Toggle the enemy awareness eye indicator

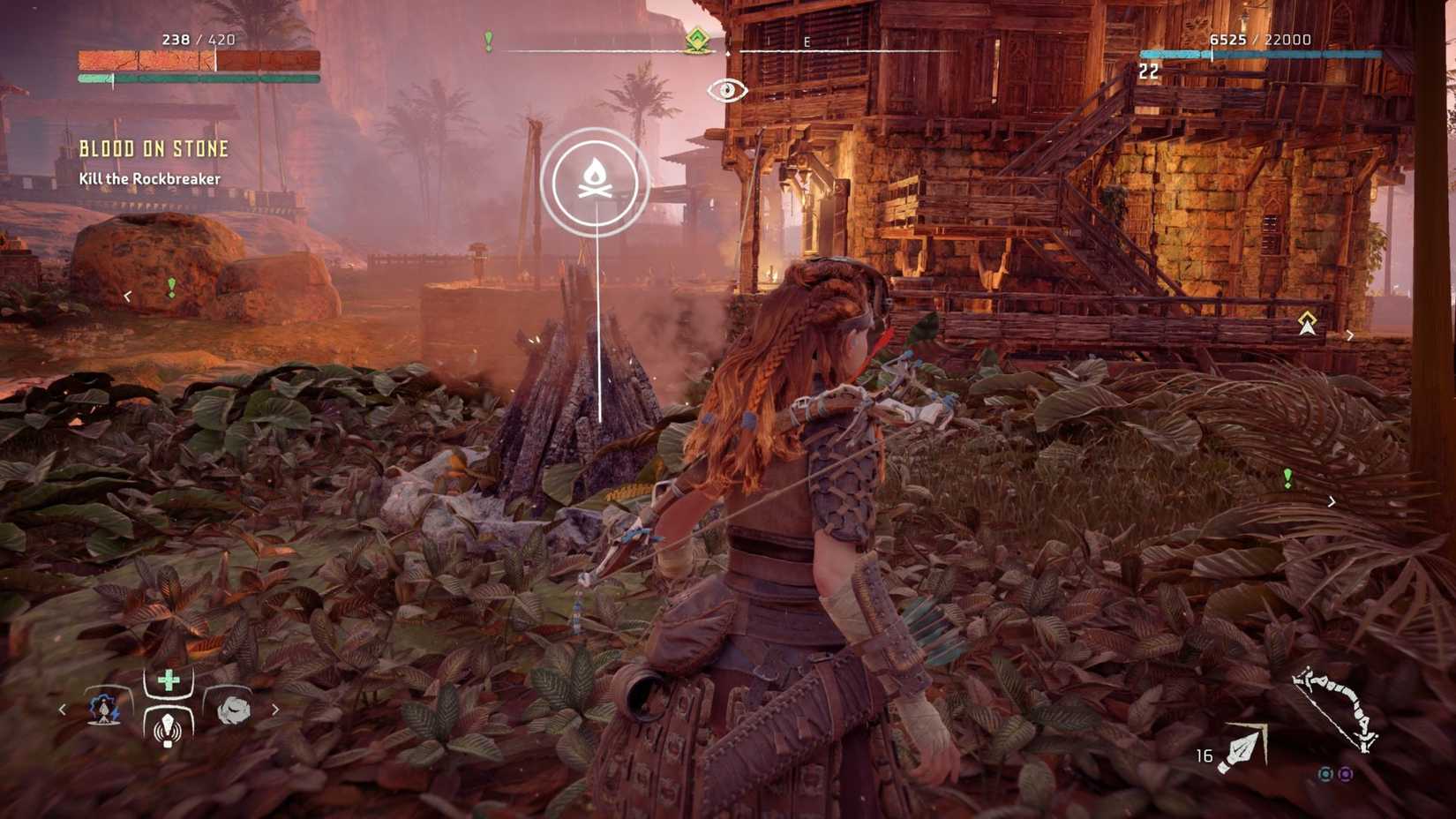pyautogui.click(x=726, y=88)
